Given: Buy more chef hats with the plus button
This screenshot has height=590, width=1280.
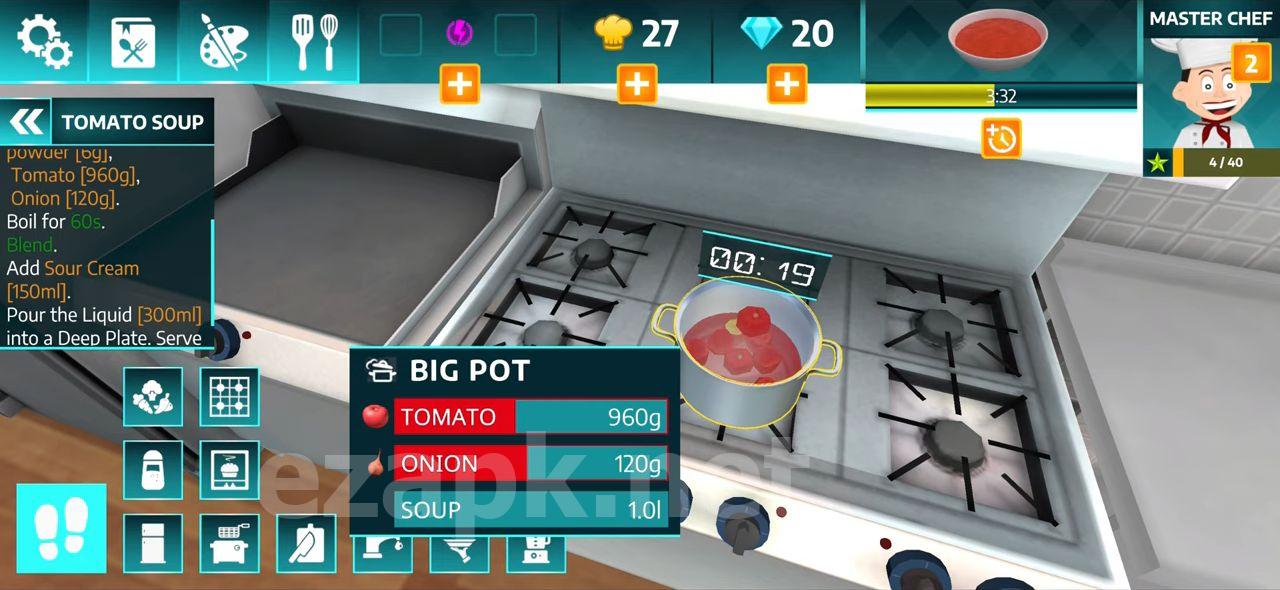Looking at the screenshot, I should [637, 84].
